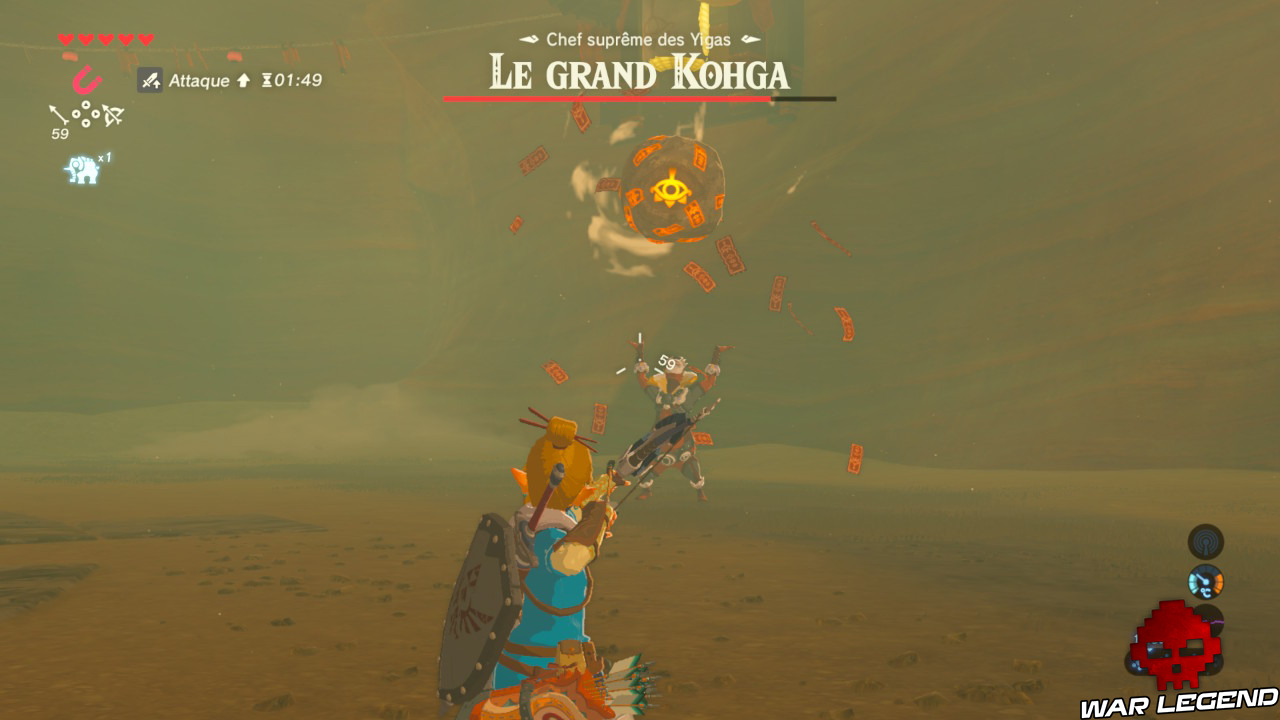Open the Sheikah sensor antenna icon
Image resolution: width=1280 pixels, height=720 pixels.
pos(1206,542)
